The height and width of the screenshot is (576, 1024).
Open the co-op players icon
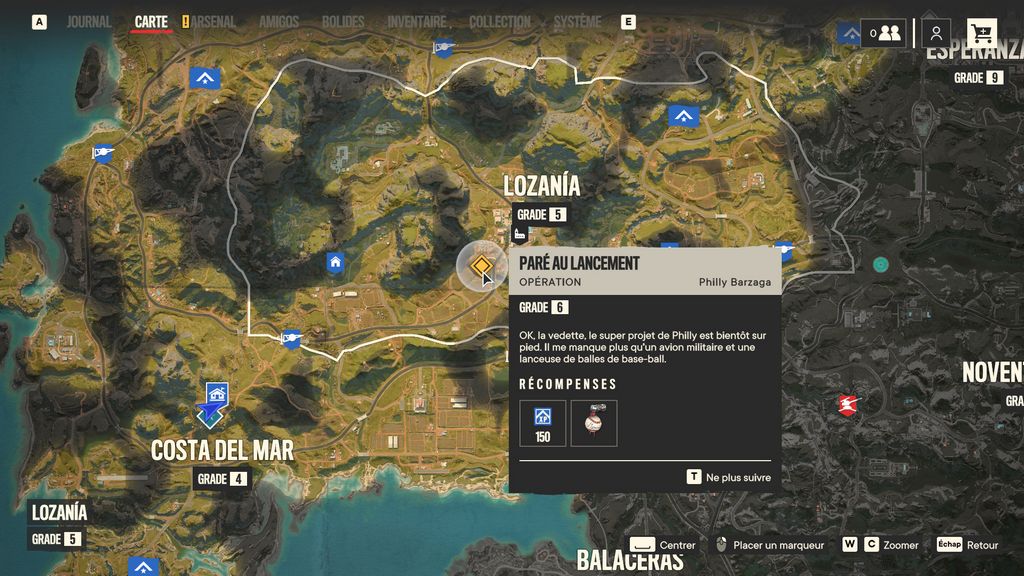(x=884, y=33)
